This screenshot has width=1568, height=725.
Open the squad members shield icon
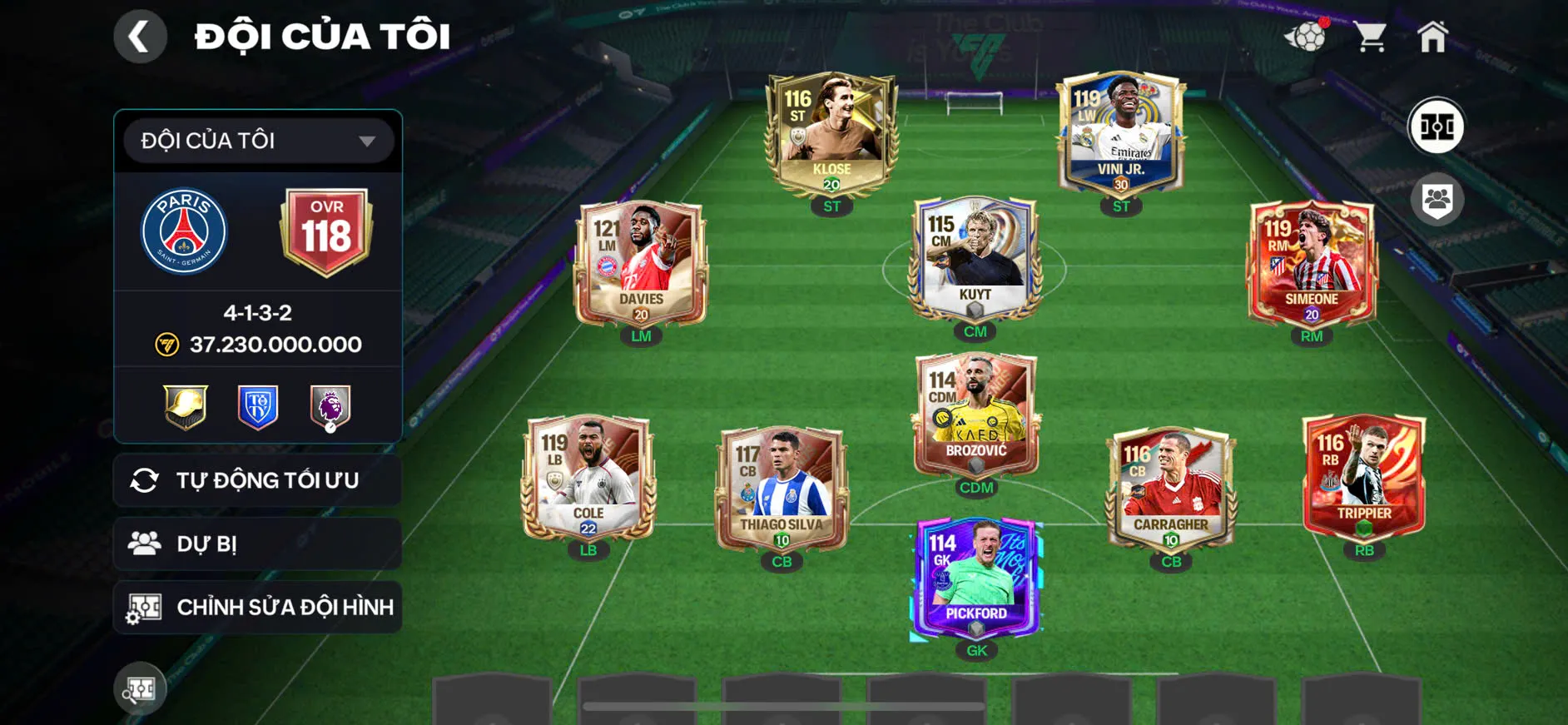click(1438, 197)
